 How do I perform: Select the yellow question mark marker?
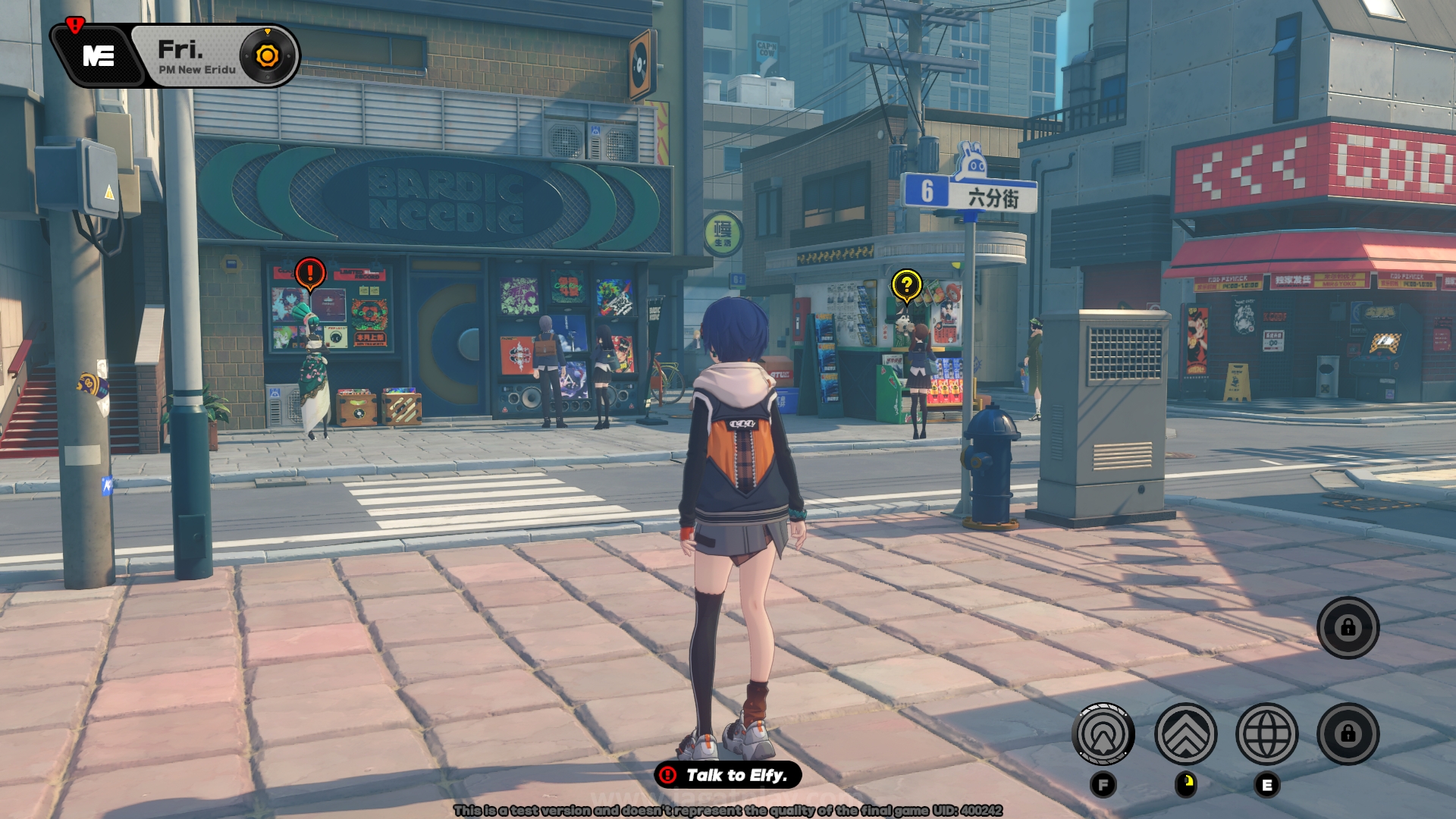click(906, 285)
